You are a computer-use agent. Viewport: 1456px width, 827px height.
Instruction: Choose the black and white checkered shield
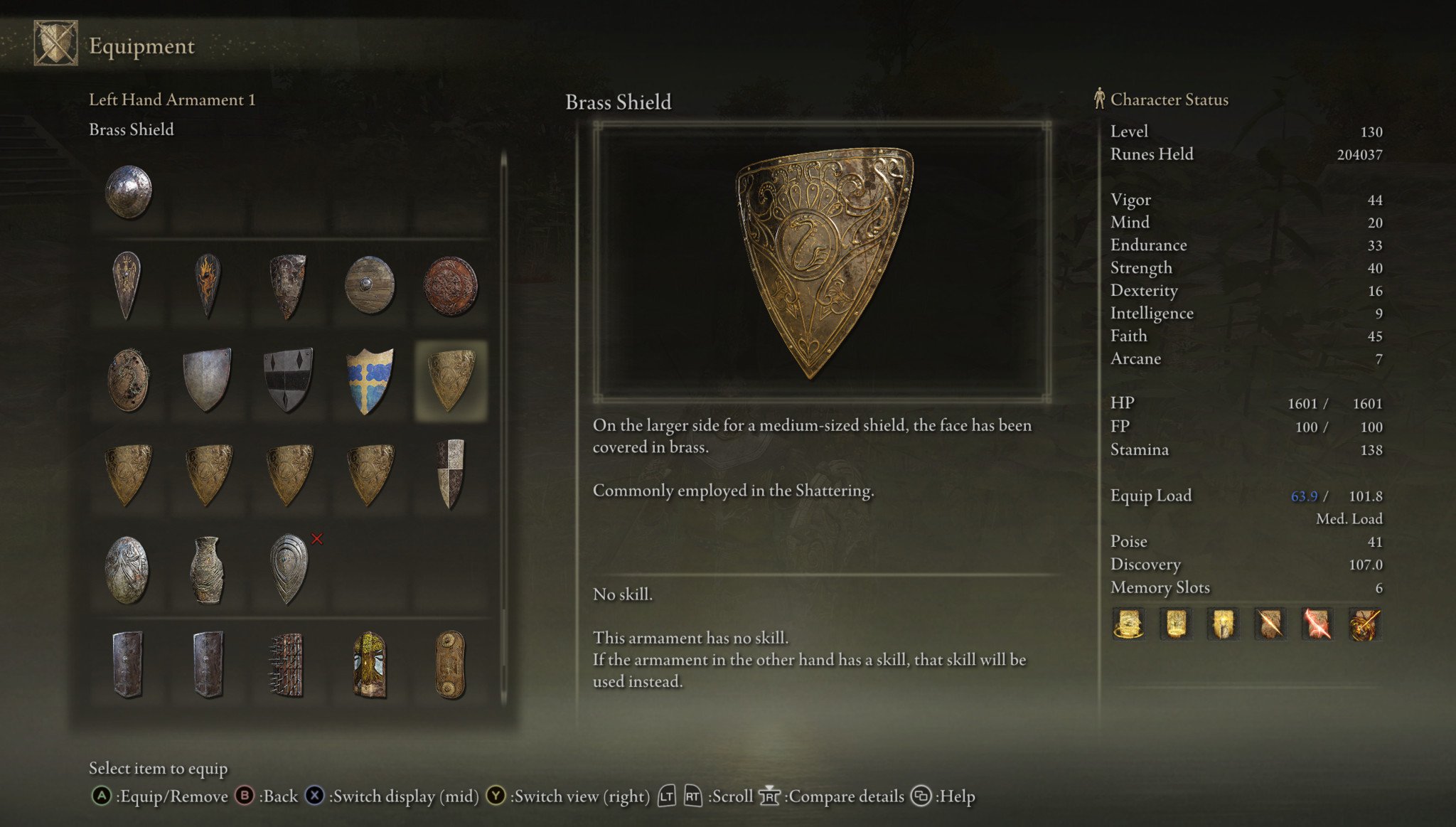coord(450,474)
